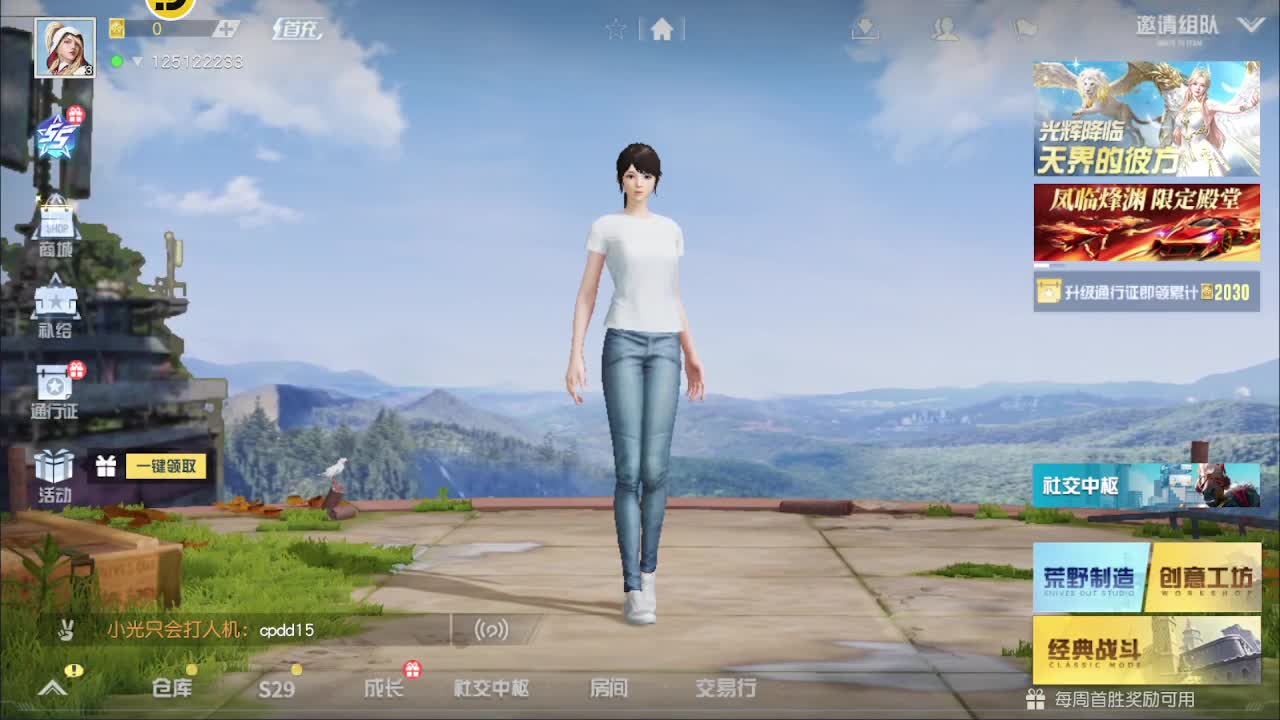1280x720 pixels.
Task: Click the download icon in the top bar
Action: tap(868, 27)
